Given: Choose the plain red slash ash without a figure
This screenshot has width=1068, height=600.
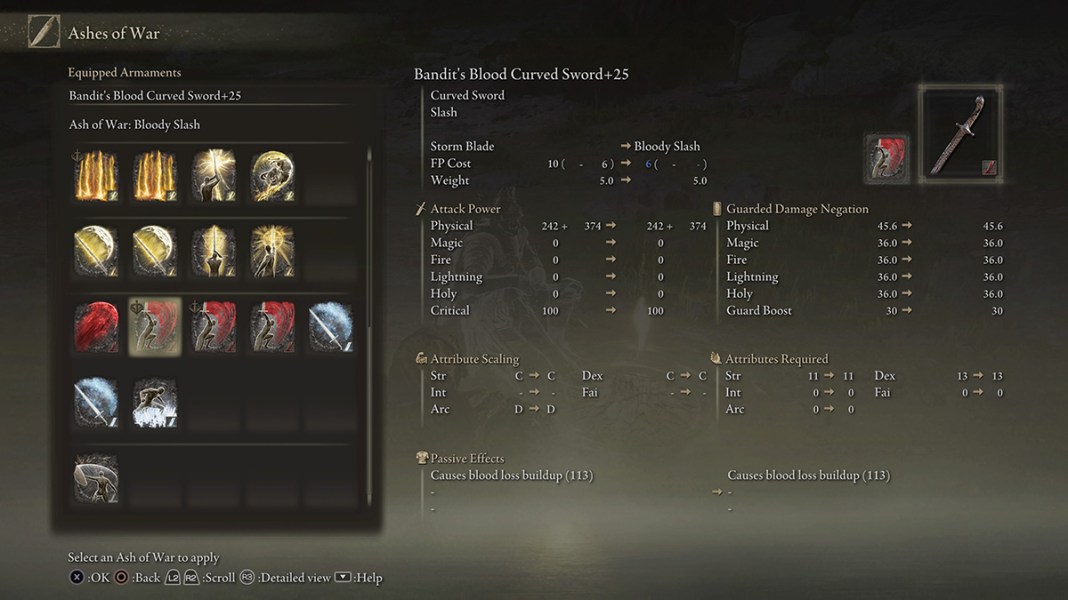Looking at the screenshot, I should pos(96,327).
